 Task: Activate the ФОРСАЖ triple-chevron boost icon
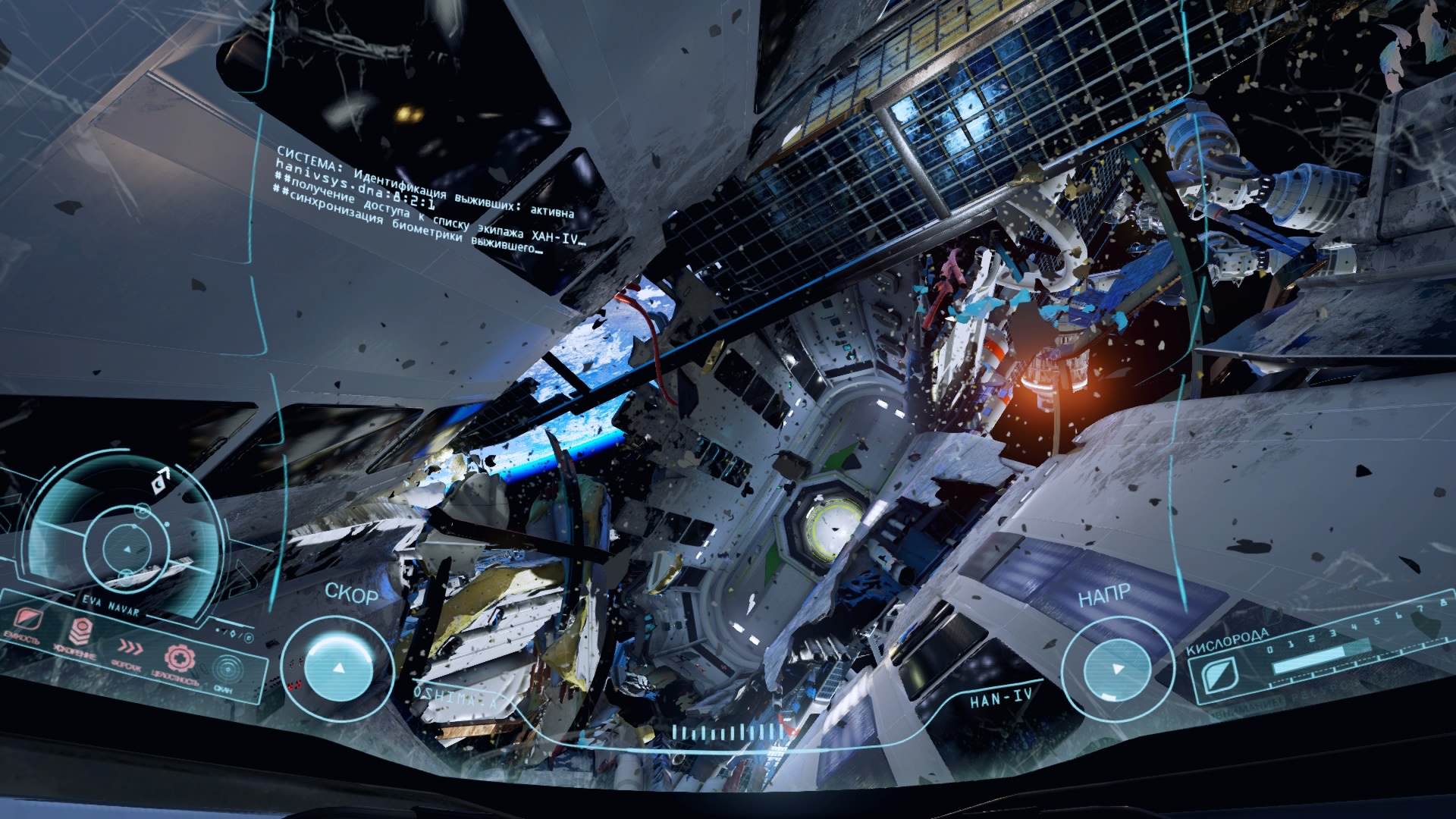[130, 647]
